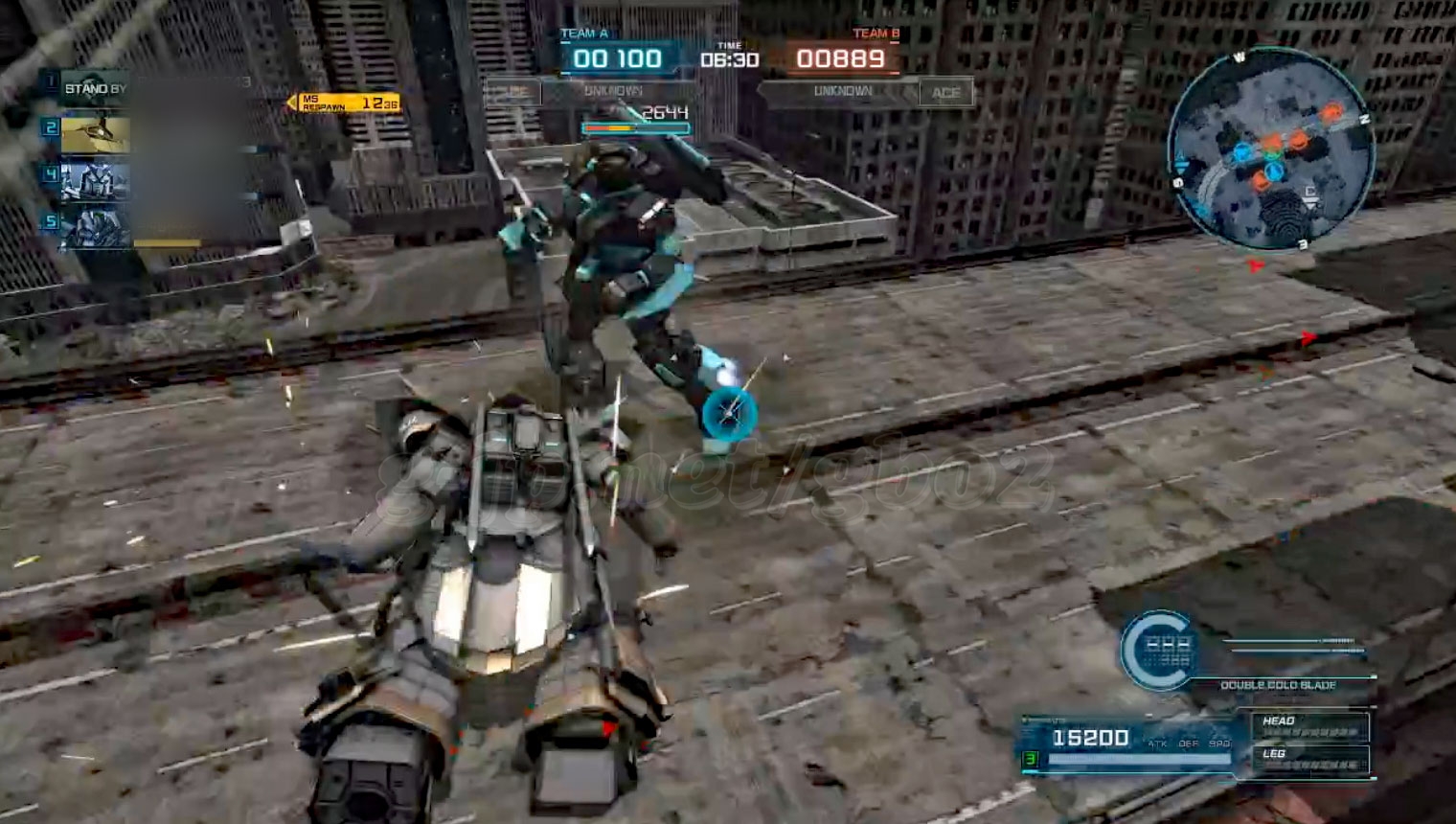Select the circular weapon ammo gauge icon
This screenshot has width=1456, height=824.
[x=1158, y=651]
